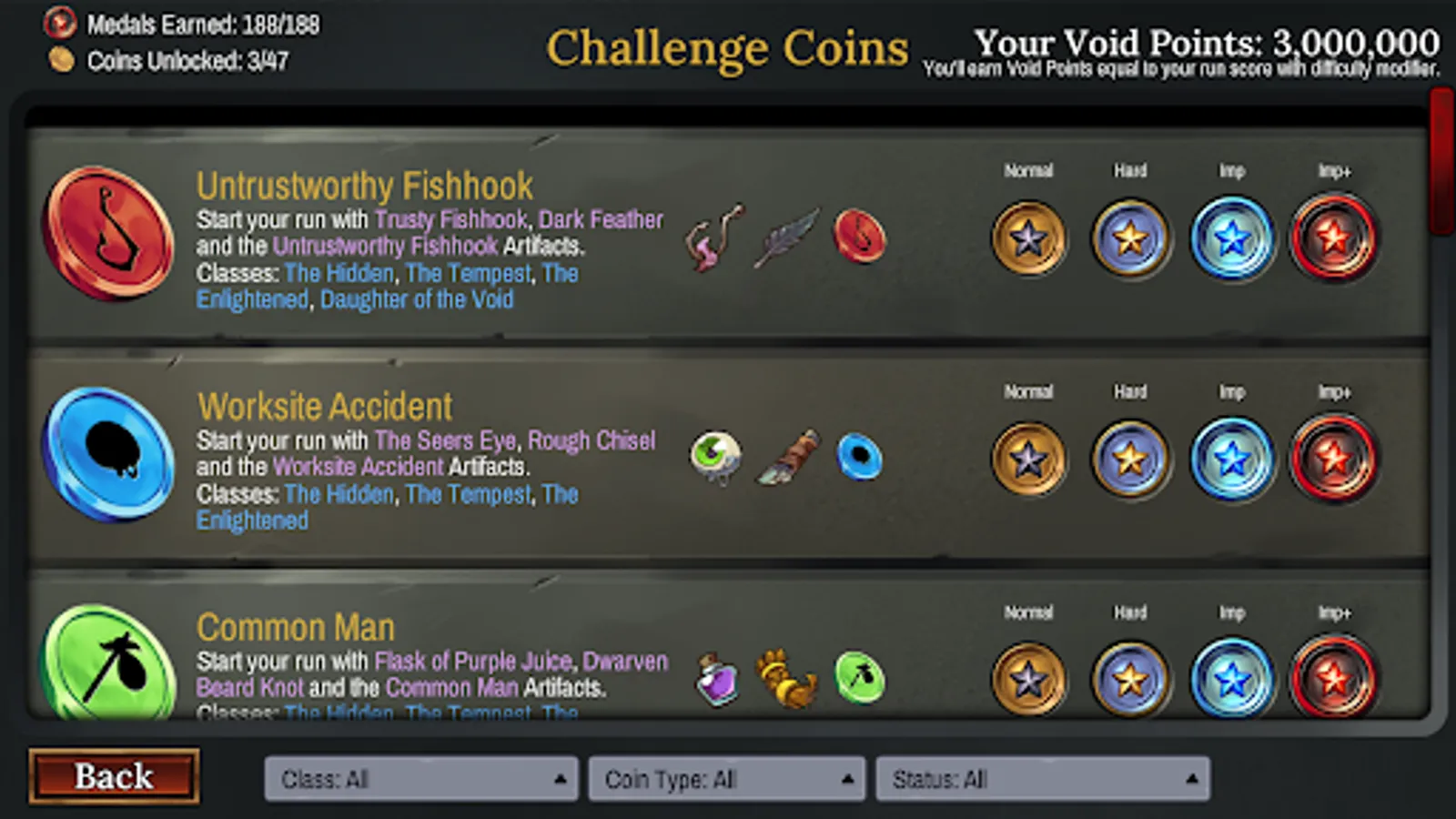Open the Class filter dropdown

coord(420,779)
